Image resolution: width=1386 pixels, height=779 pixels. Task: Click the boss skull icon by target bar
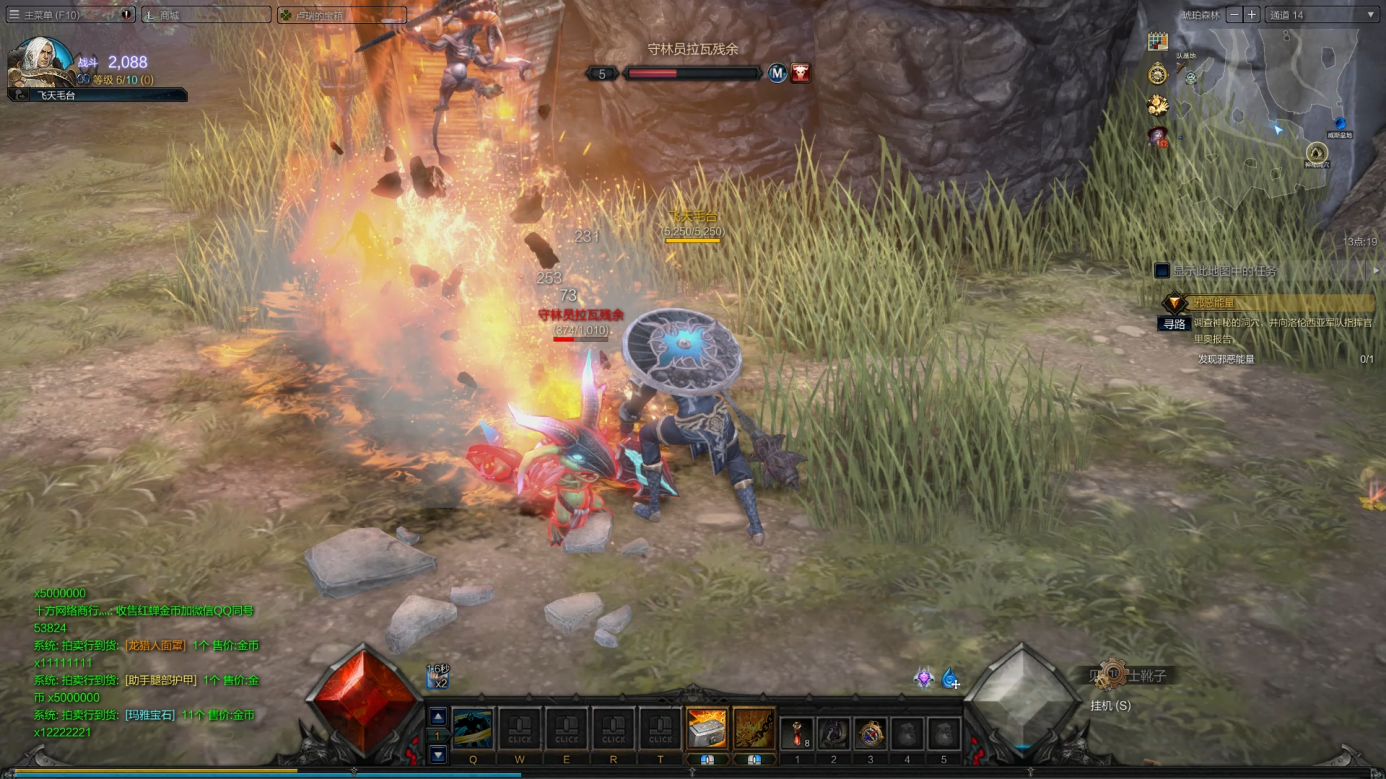click(801, 73)
